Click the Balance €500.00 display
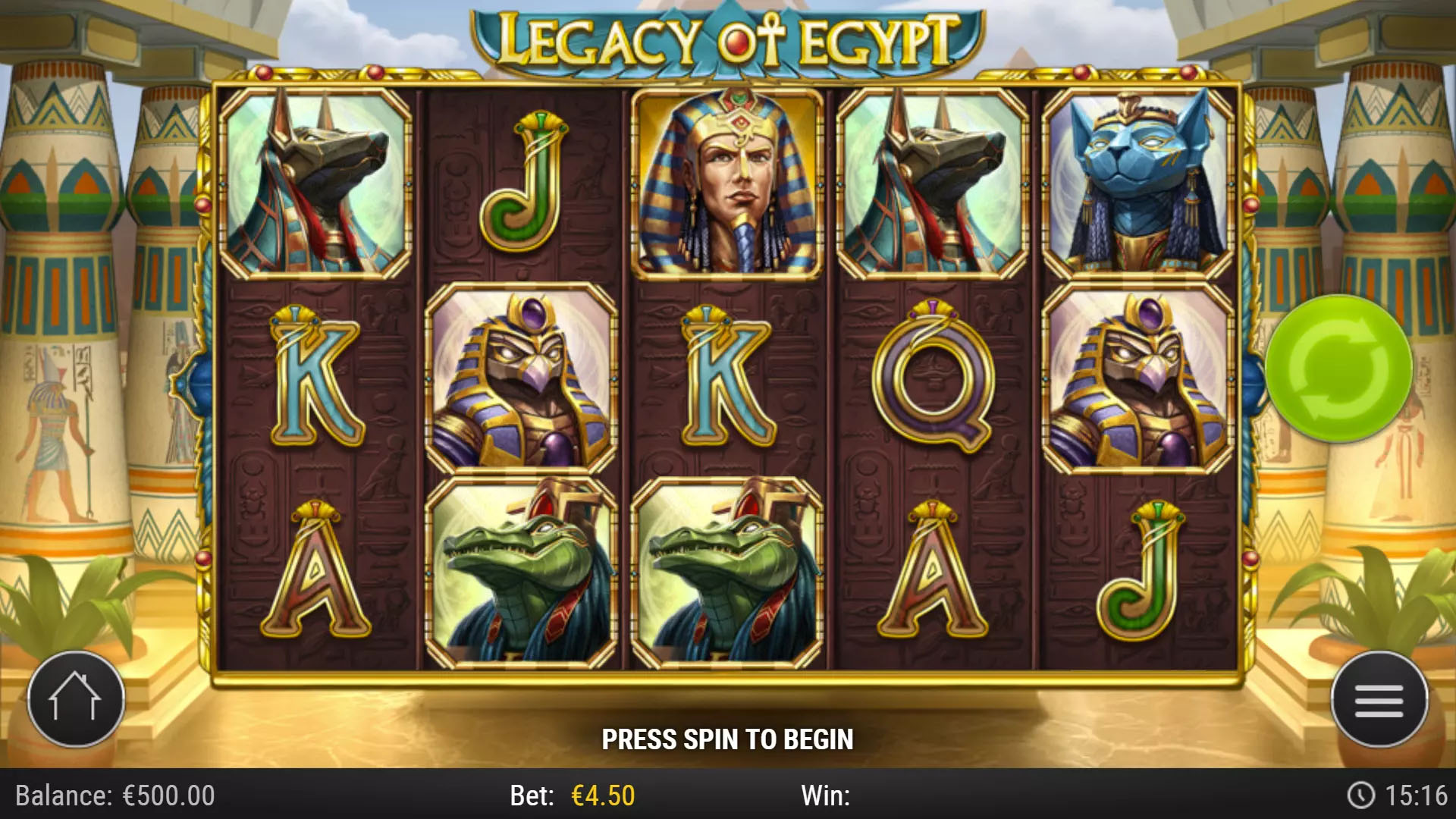Viewport: 1456px width, 819px height. 114,796
